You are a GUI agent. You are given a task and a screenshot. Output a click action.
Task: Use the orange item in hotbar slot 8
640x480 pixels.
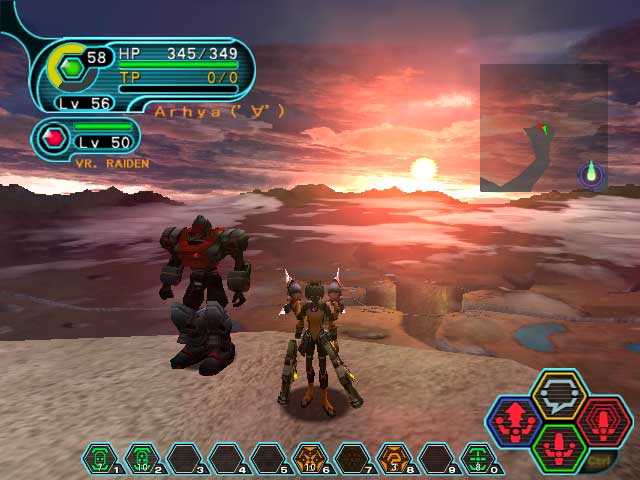(393, 459)
